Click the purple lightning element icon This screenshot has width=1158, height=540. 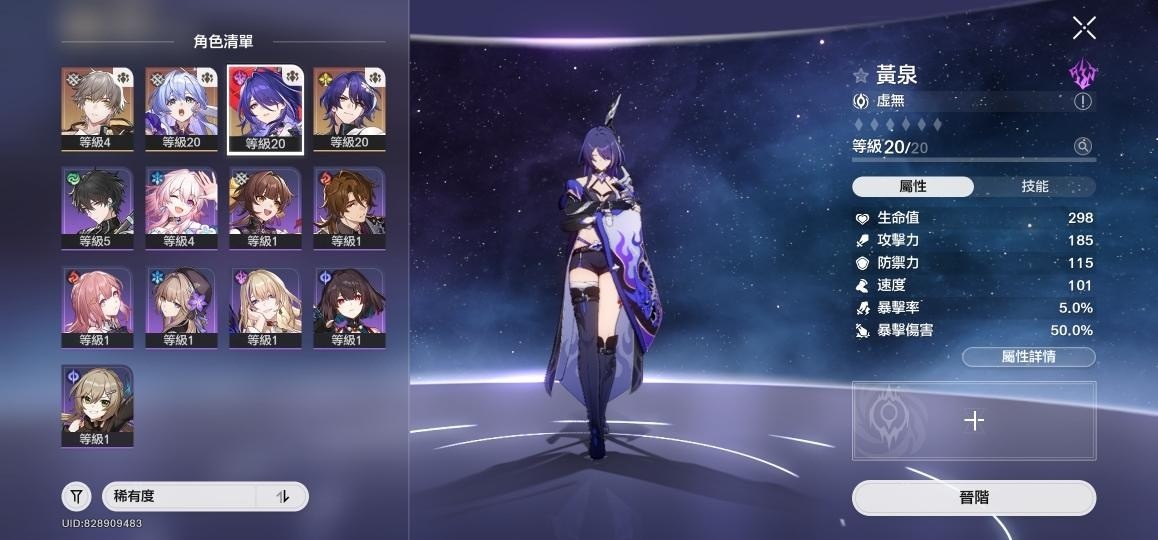coord(1081,73)
